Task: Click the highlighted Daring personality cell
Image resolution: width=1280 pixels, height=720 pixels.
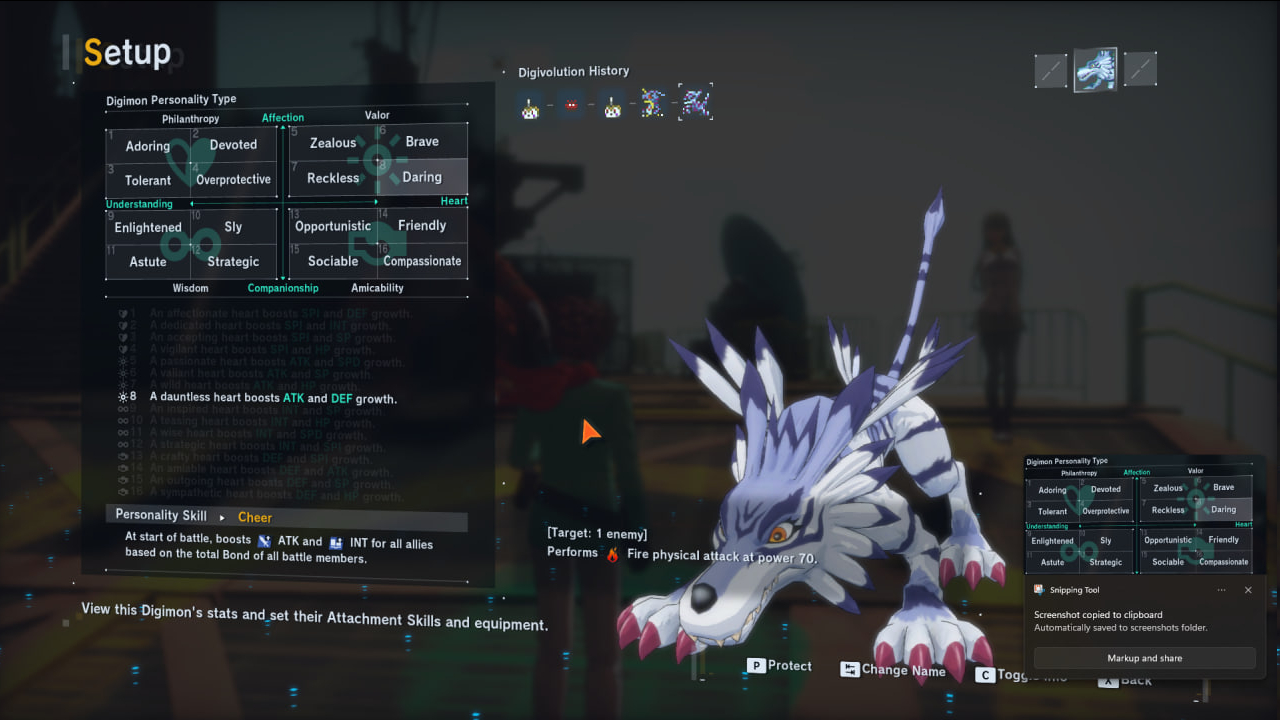Action: click(x=422, y=177)
